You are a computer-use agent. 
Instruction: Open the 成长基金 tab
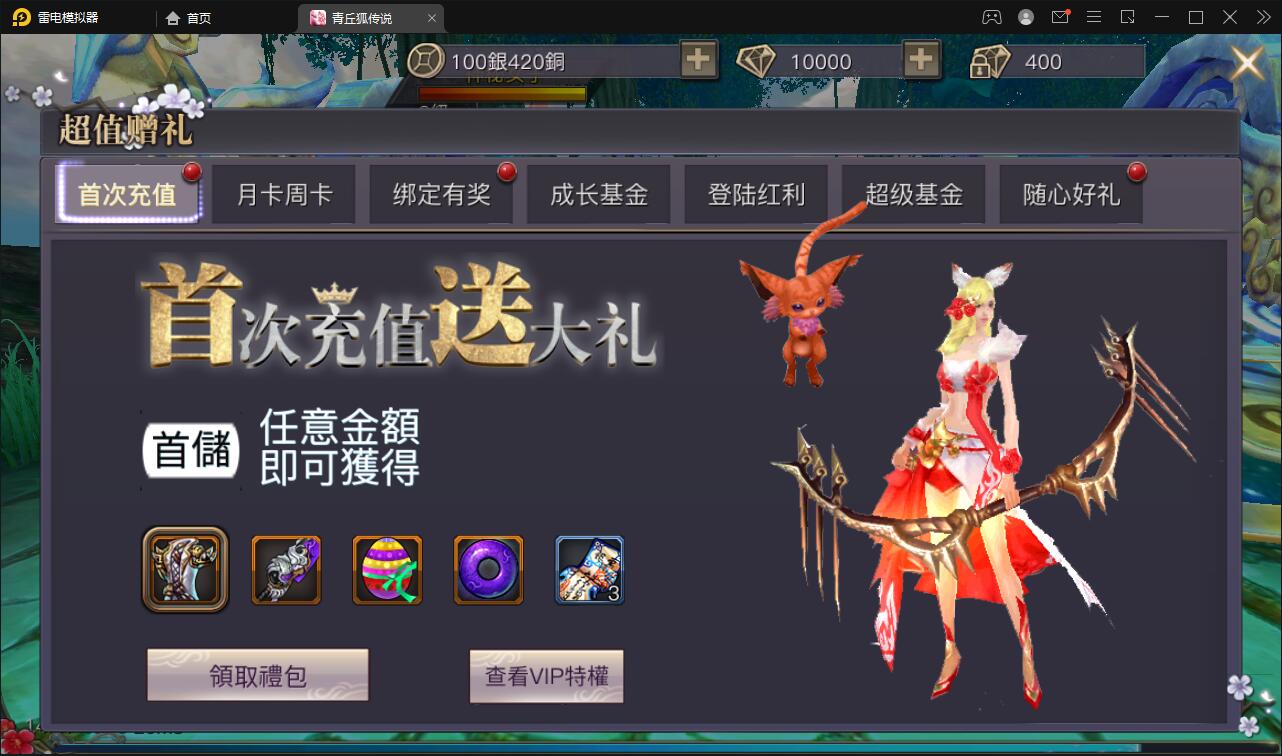click(x=598, y=194)
